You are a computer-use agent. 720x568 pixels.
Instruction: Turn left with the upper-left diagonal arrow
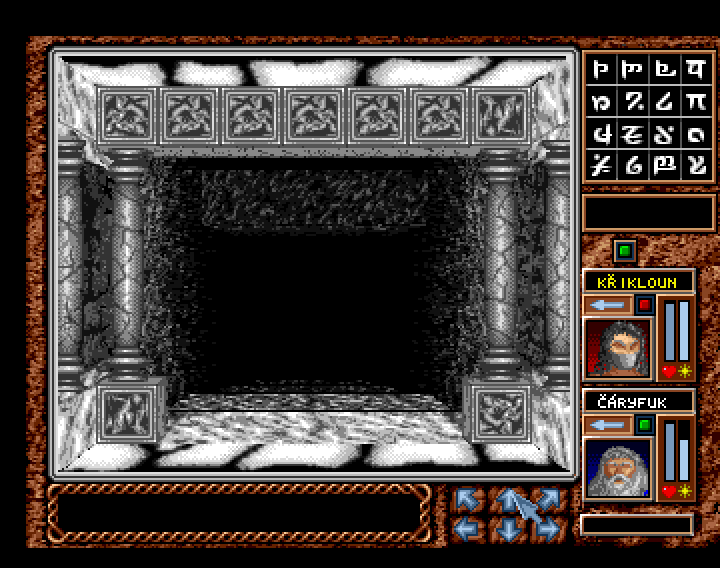(x=469, y=499)
